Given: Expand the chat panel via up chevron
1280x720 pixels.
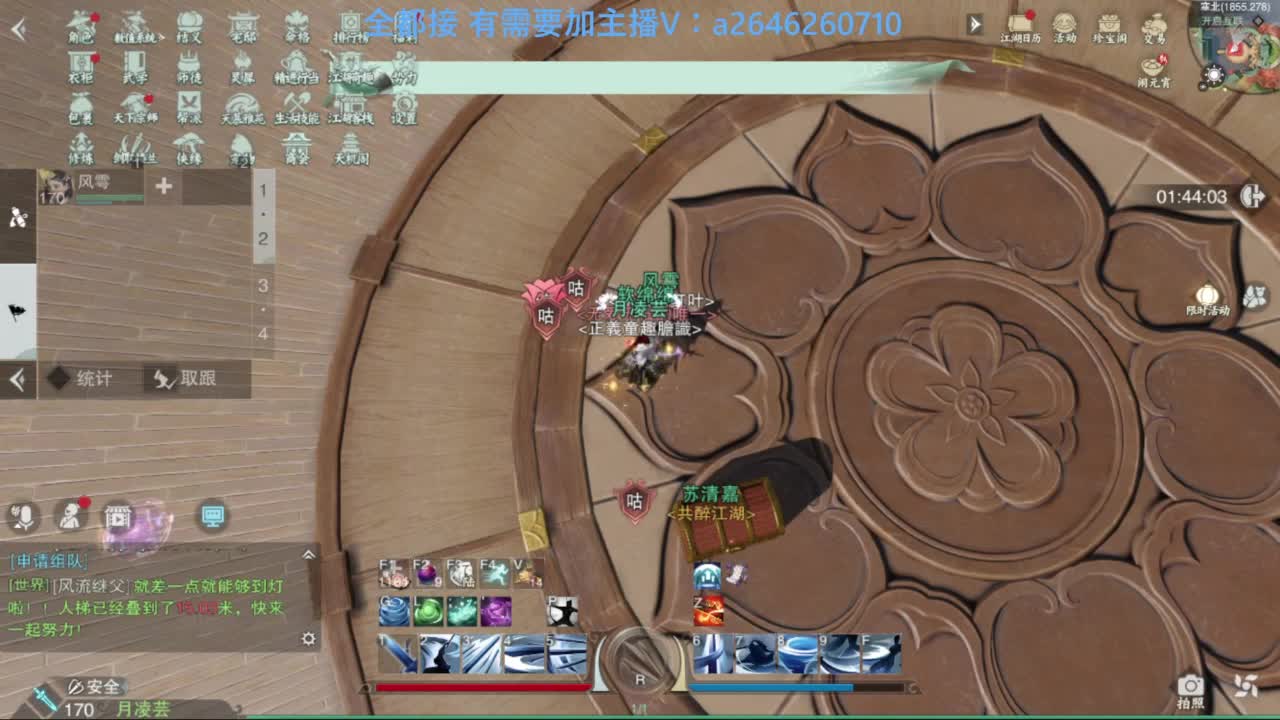Looking at the screenshot, I should [x=306, y=555].
